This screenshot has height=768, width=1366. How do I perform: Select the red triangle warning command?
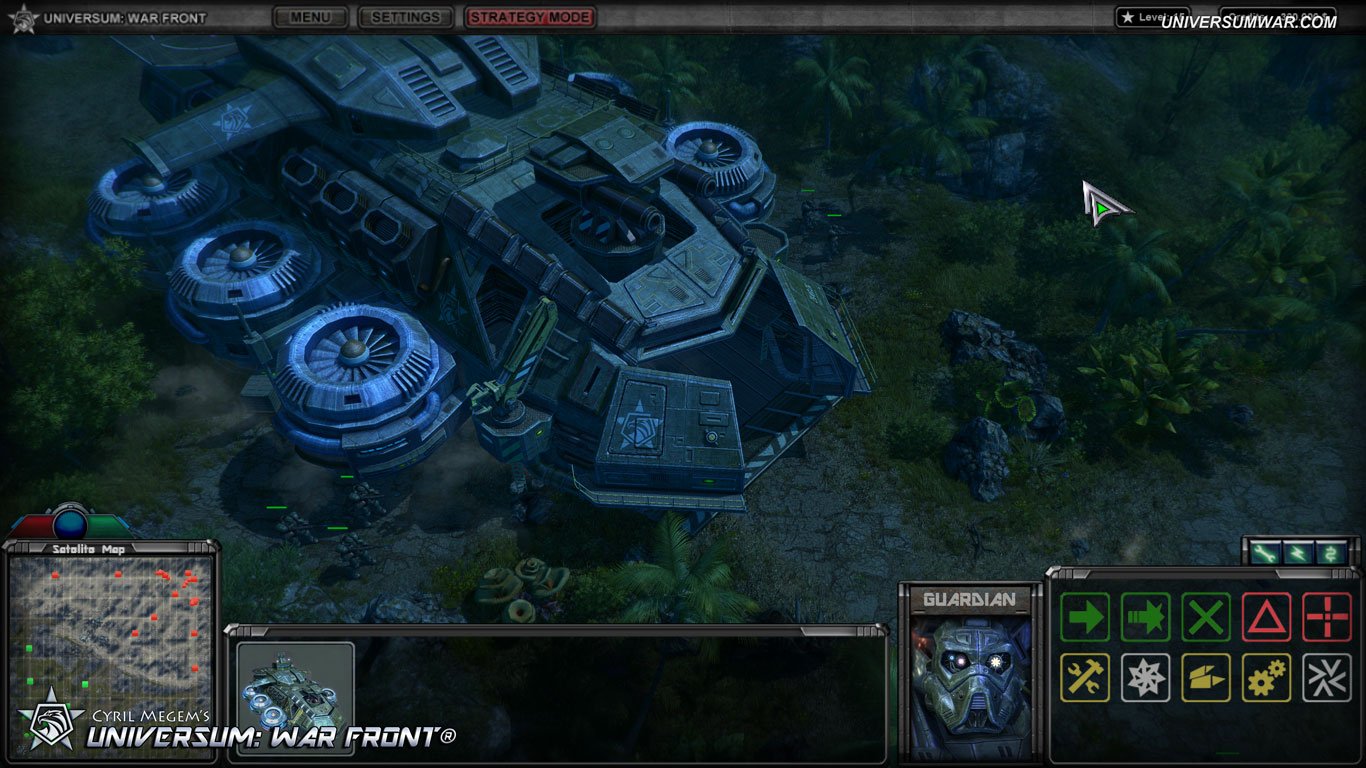click(x=1266, y=616)
